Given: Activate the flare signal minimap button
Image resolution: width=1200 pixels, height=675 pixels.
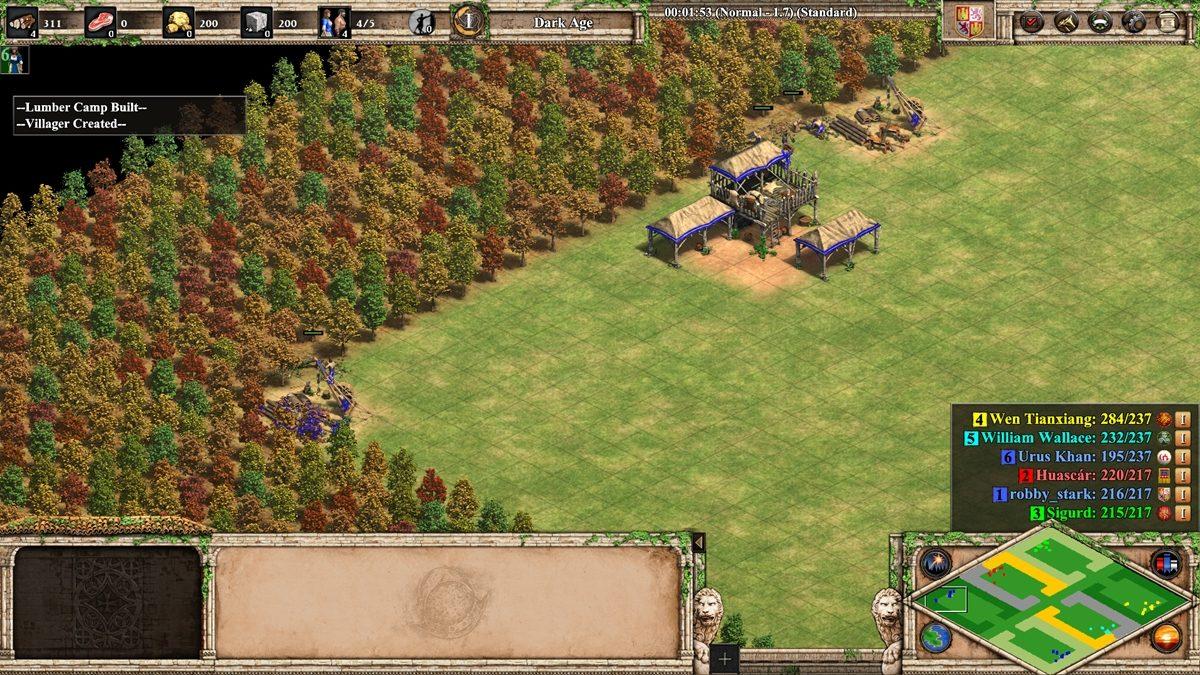Looking at the screenshot, I should [935, 562].
